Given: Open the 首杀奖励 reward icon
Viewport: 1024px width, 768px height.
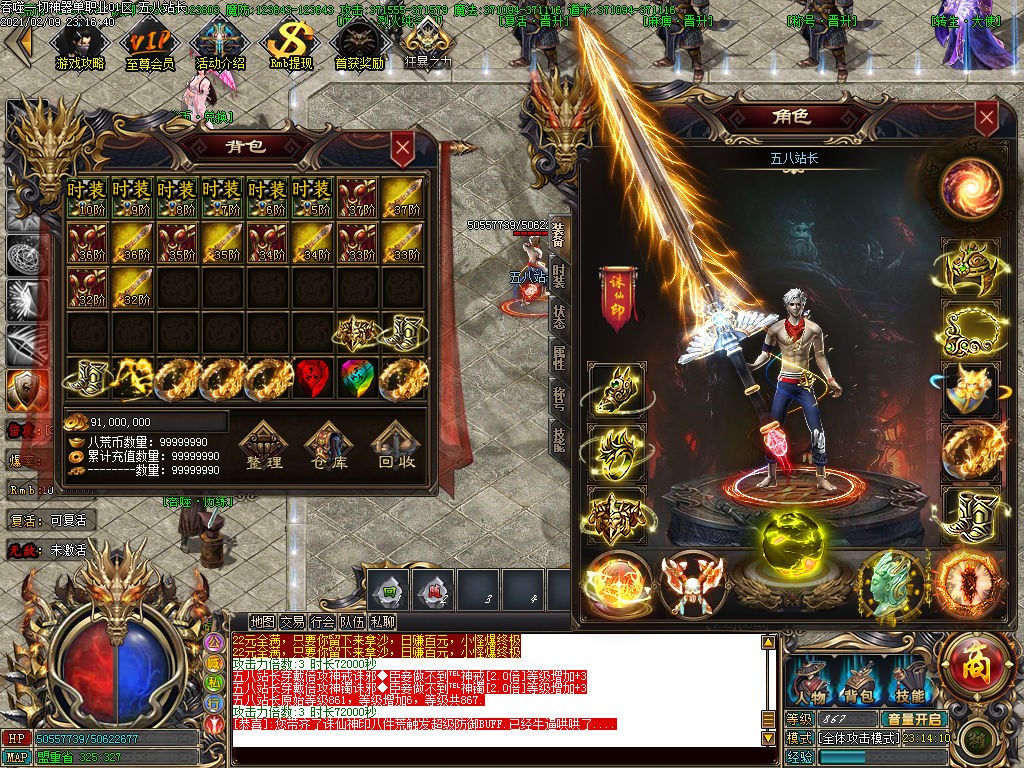Looking at the screenshot, I should tap(359, 46).
